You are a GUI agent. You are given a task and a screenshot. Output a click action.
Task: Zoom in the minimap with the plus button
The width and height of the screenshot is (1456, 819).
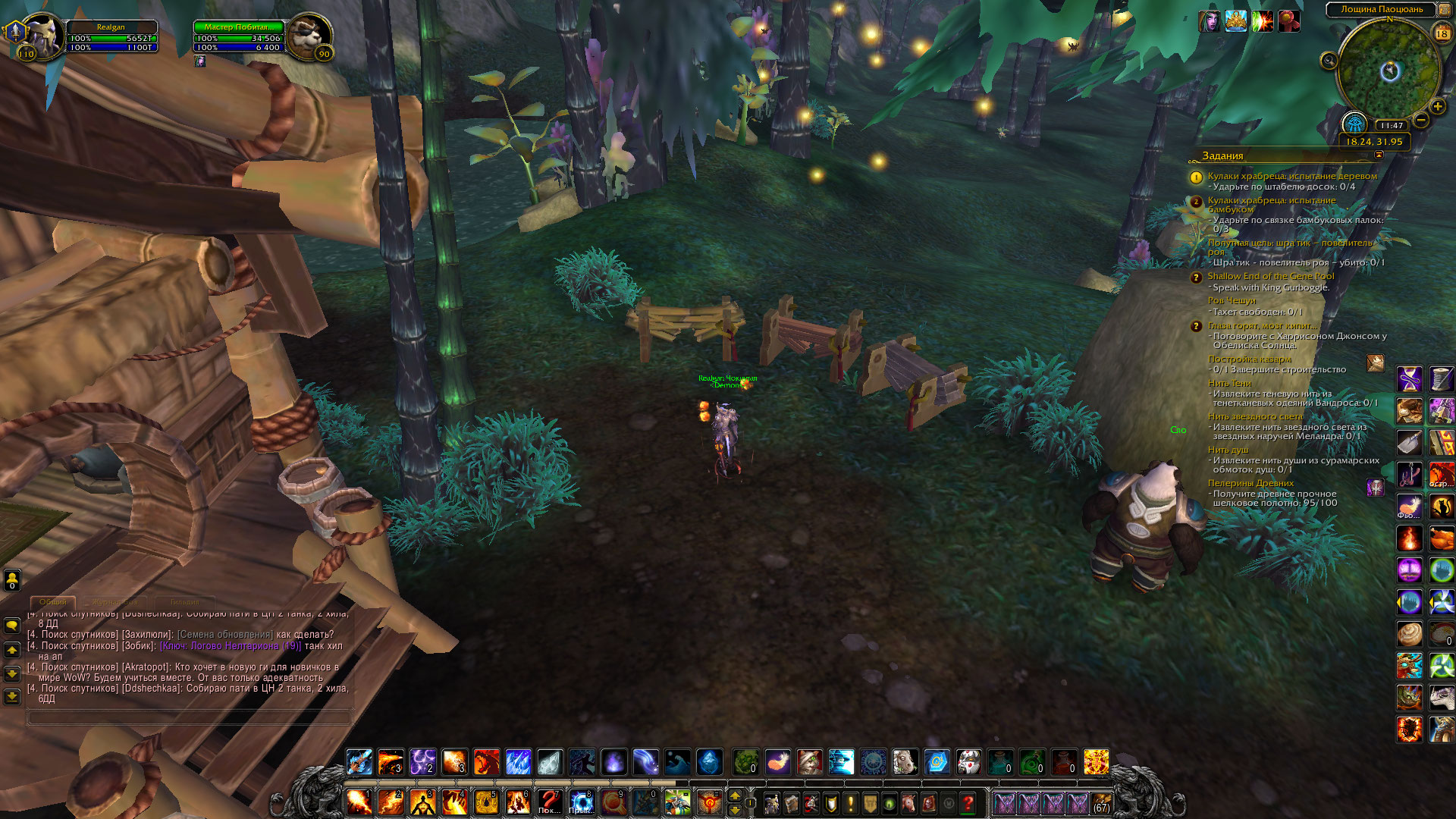pyautogui.click(x=1437, y=107)
